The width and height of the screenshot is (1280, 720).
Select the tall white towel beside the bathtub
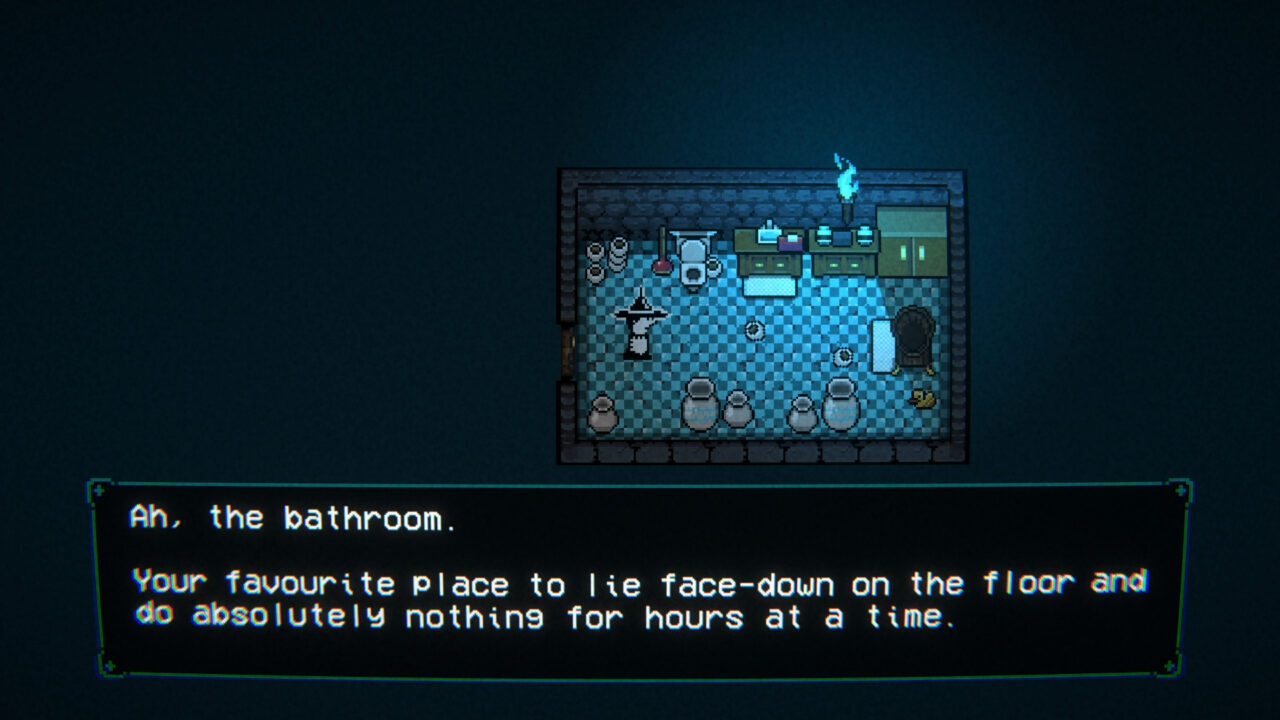[x=881, y=347]
